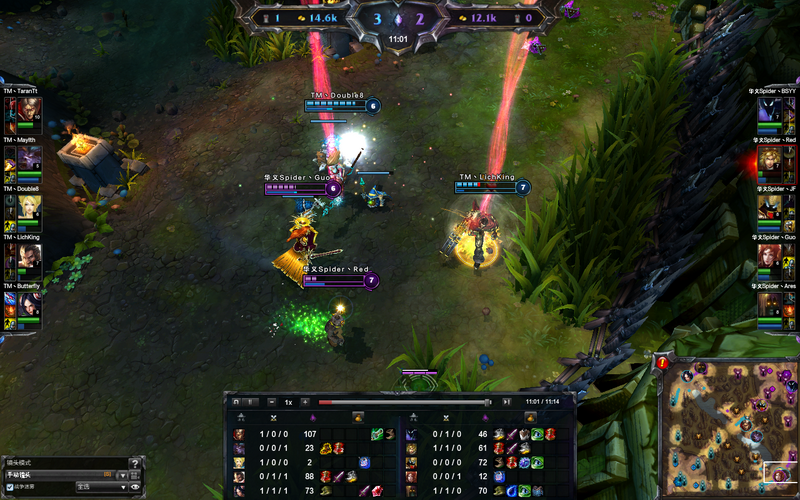This screenshot has height=500, width=800.
Task: Choose TM Butterfly's portrait in the sidebar
Action: point(27,308)
